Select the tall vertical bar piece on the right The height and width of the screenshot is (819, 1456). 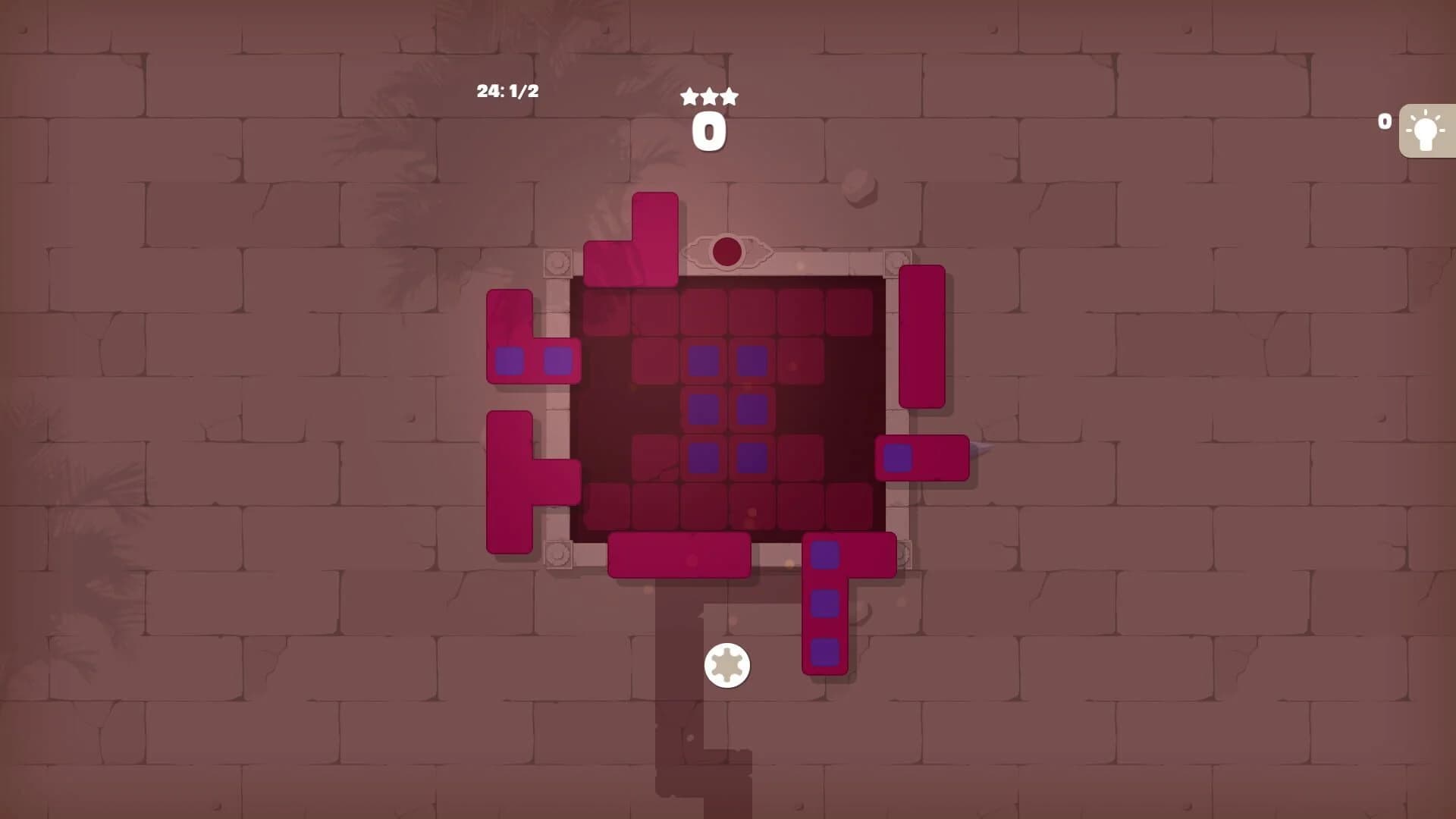point(919,335)
